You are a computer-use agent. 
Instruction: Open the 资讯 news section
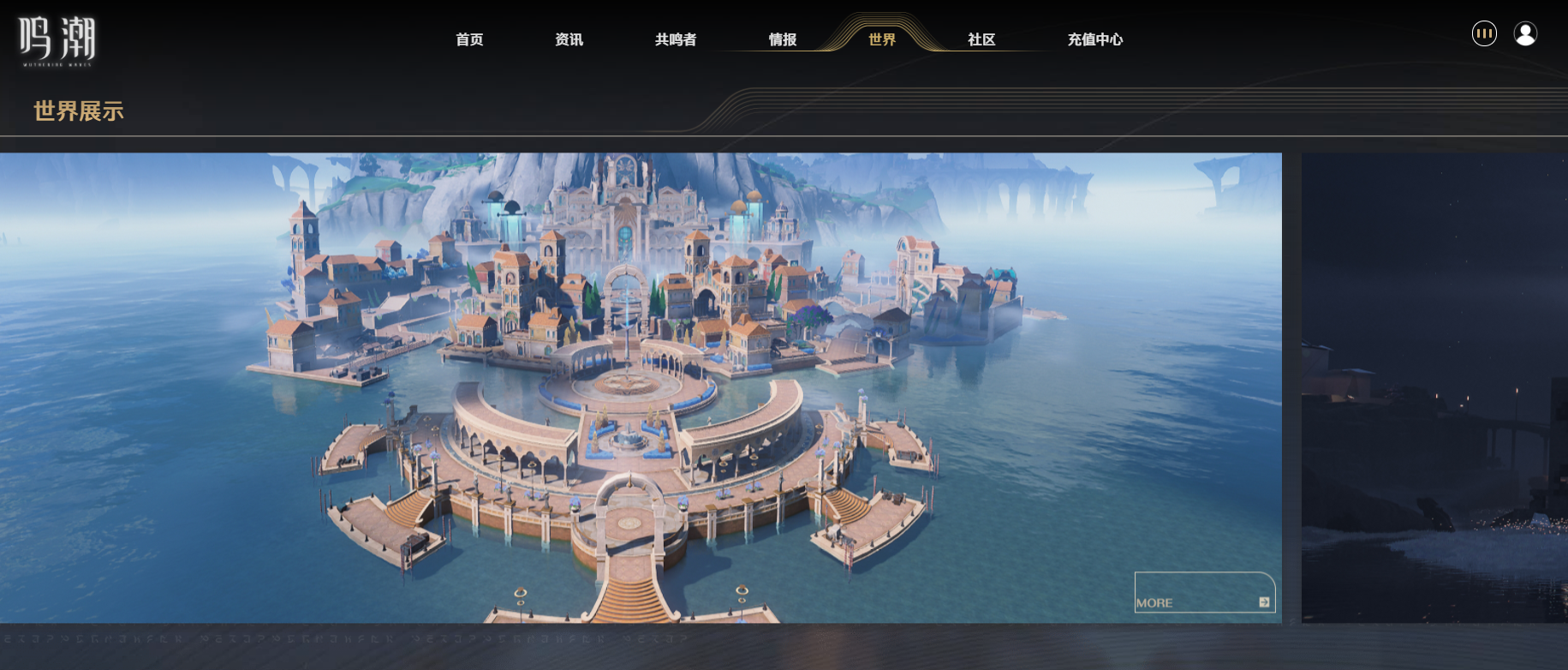[569, 39]
